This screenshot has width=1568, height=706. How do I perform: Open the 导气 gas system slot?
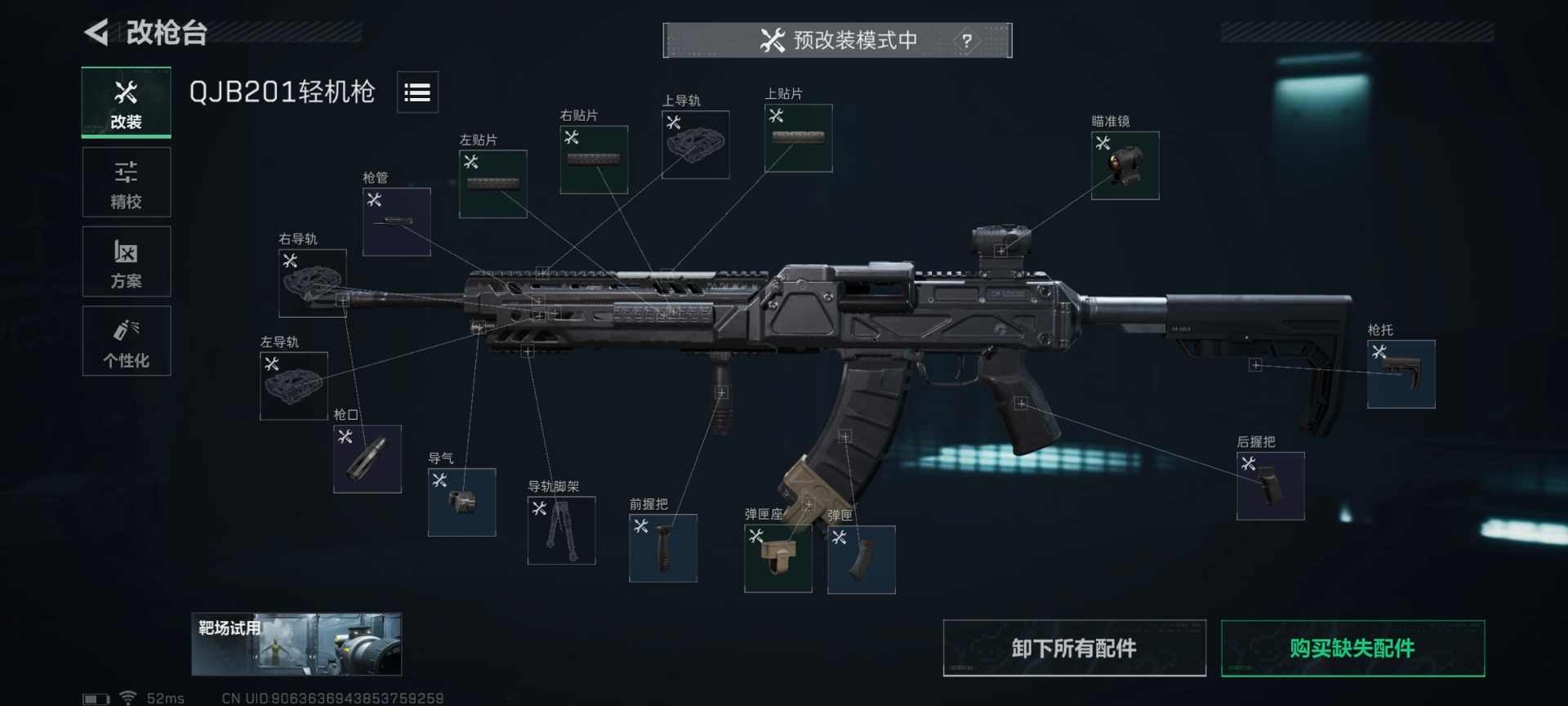pyautogui.click(x=461, y=503)
